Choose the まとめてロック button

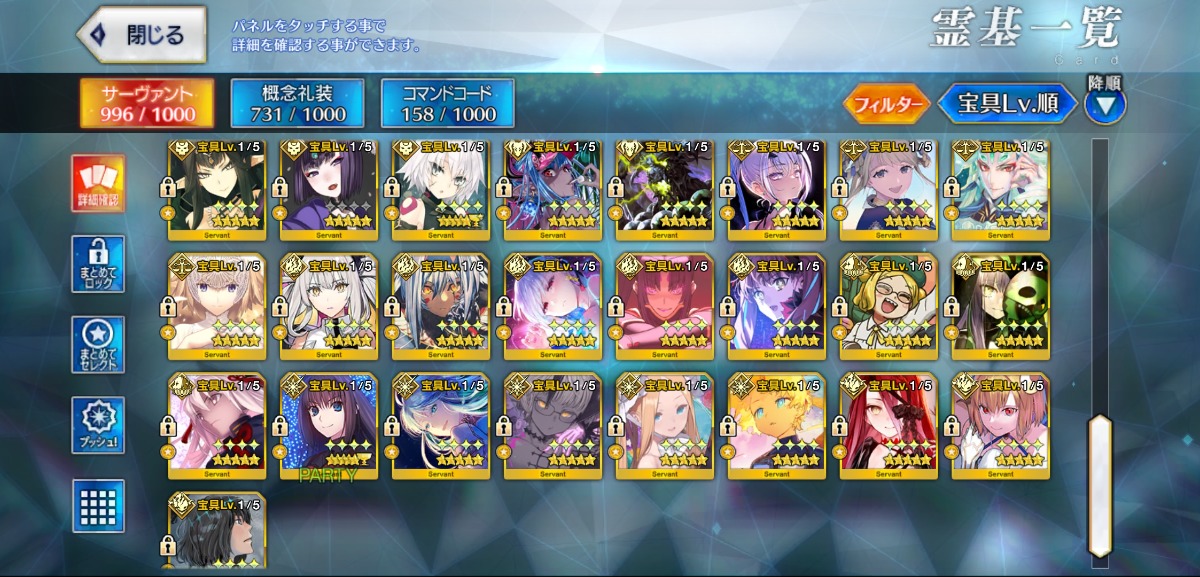pos(98,265)
